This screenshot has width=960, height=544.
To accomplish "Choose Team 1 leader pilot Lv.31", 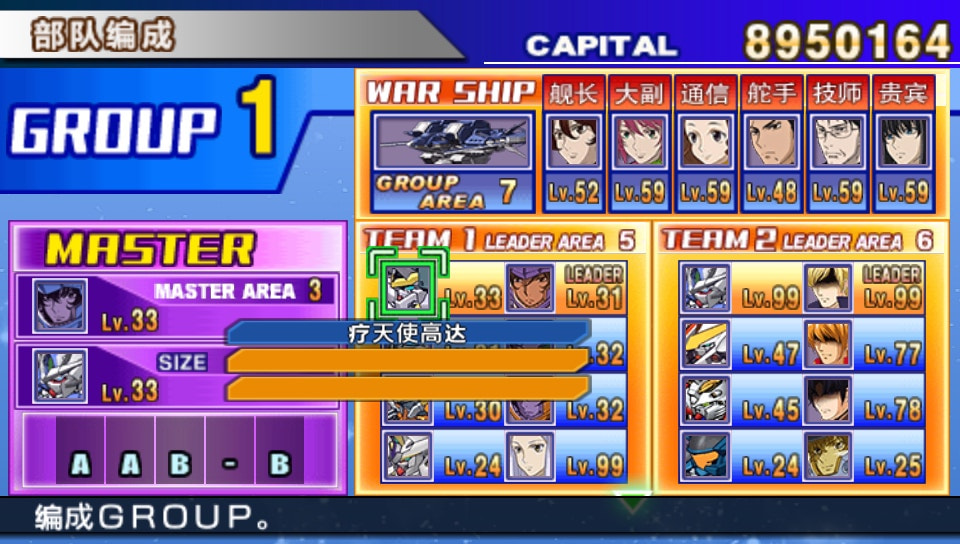I will tap(530, 287).
